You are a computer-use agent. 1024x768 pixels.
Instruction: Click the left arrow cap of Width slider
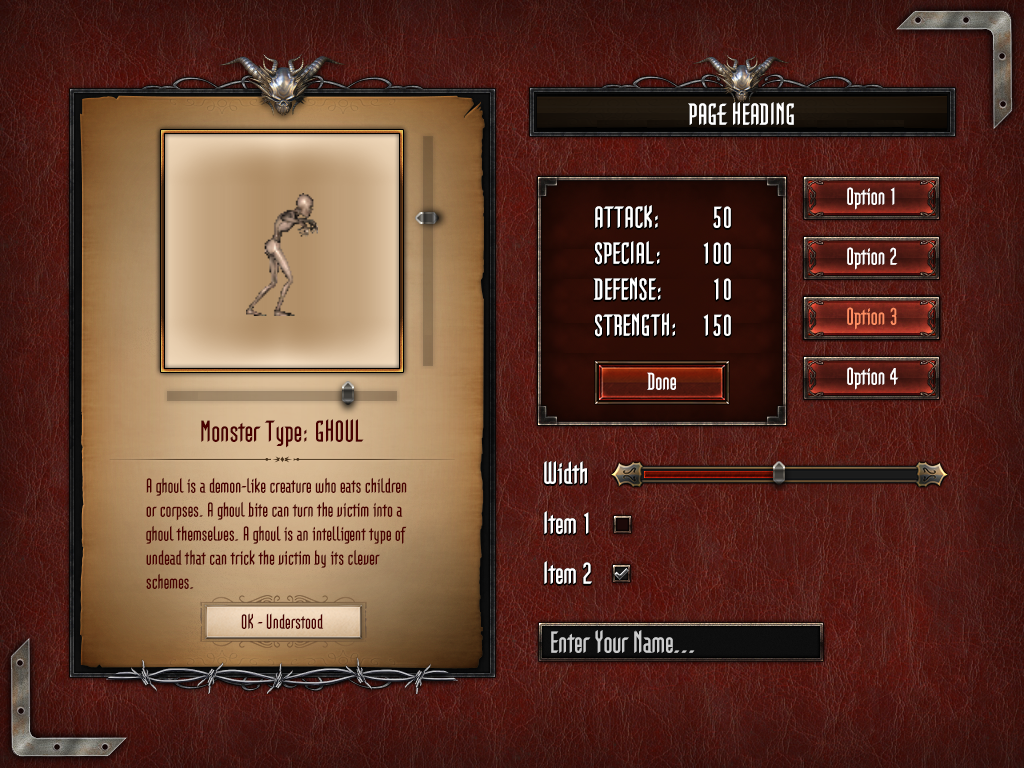tap(626, 473)
